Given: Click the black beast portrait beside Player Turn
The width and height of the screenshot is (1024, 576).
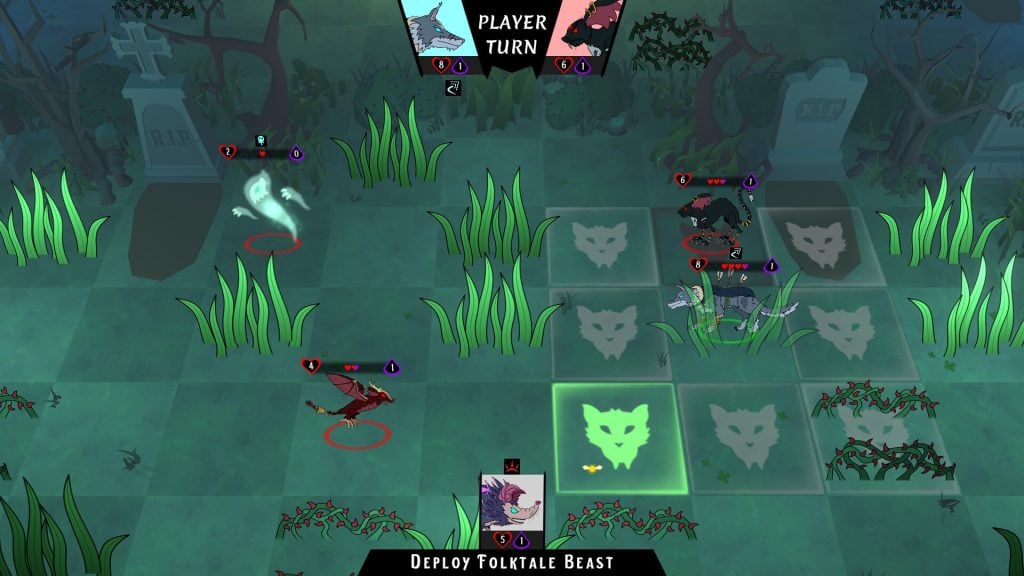Looking at the screenshot, I should 587,30.
